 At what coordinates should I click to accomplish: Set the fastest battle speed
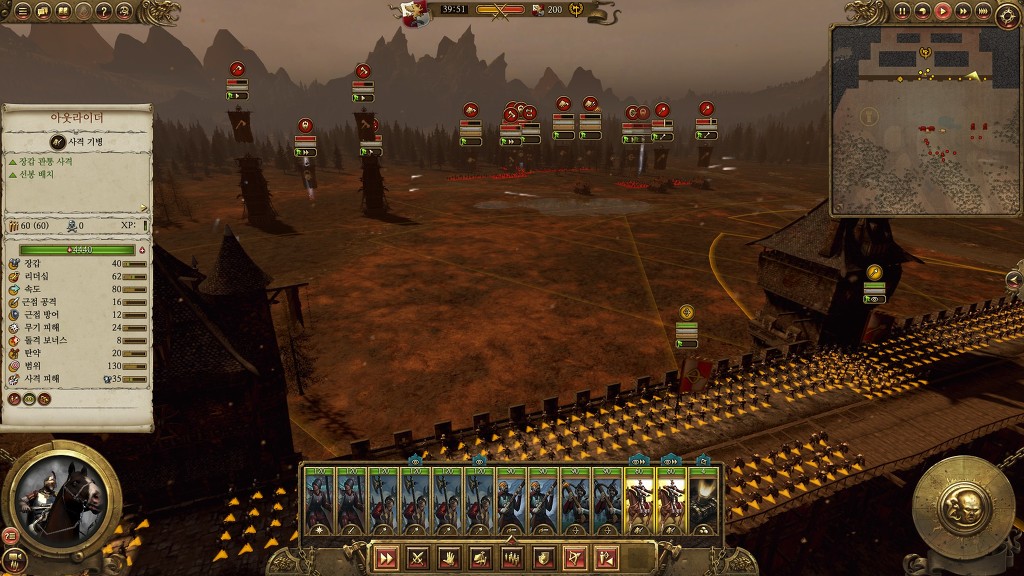tap(982, 11)
